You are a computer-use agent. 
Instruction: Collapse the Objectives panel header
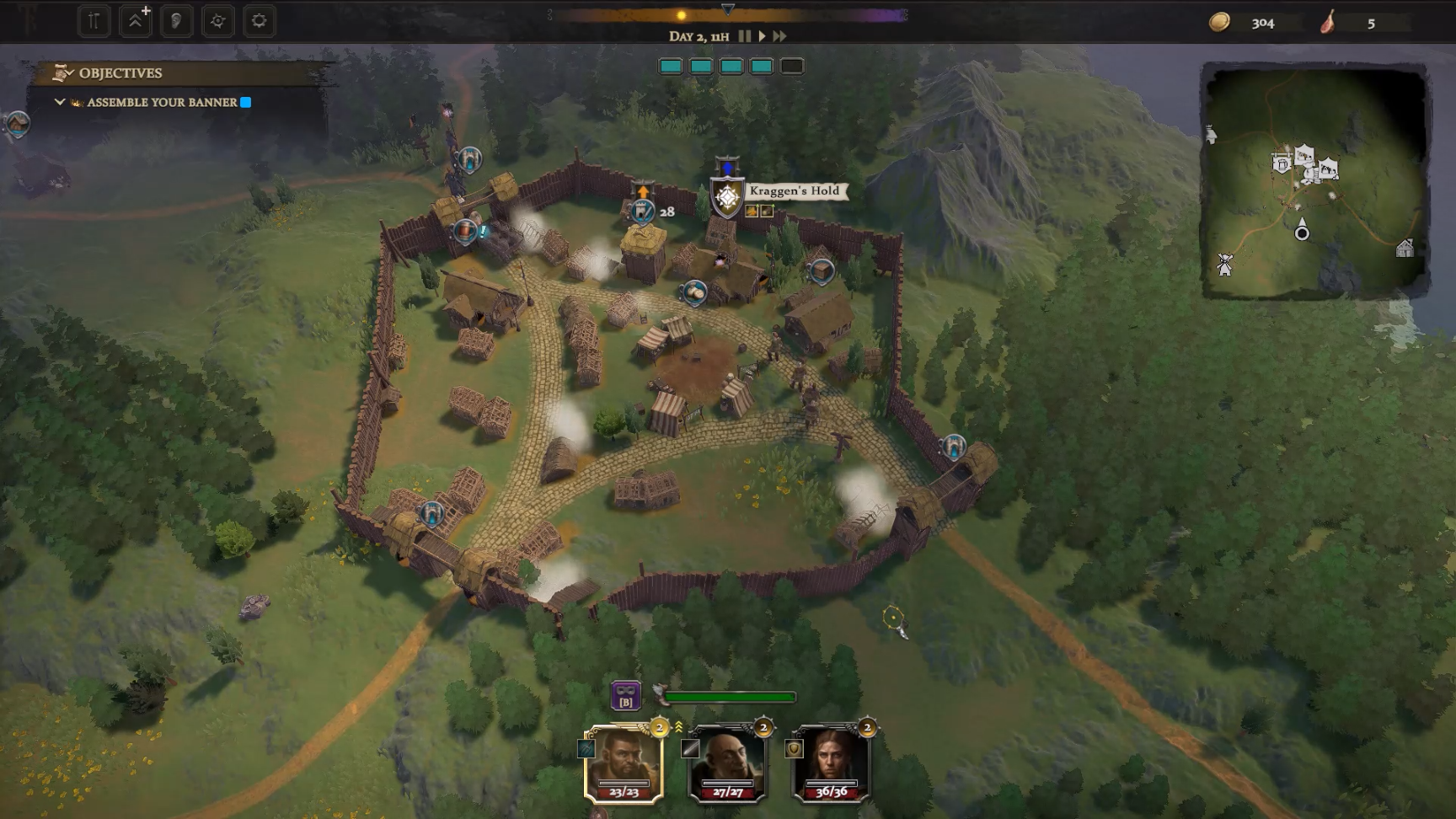pos(120,73)
